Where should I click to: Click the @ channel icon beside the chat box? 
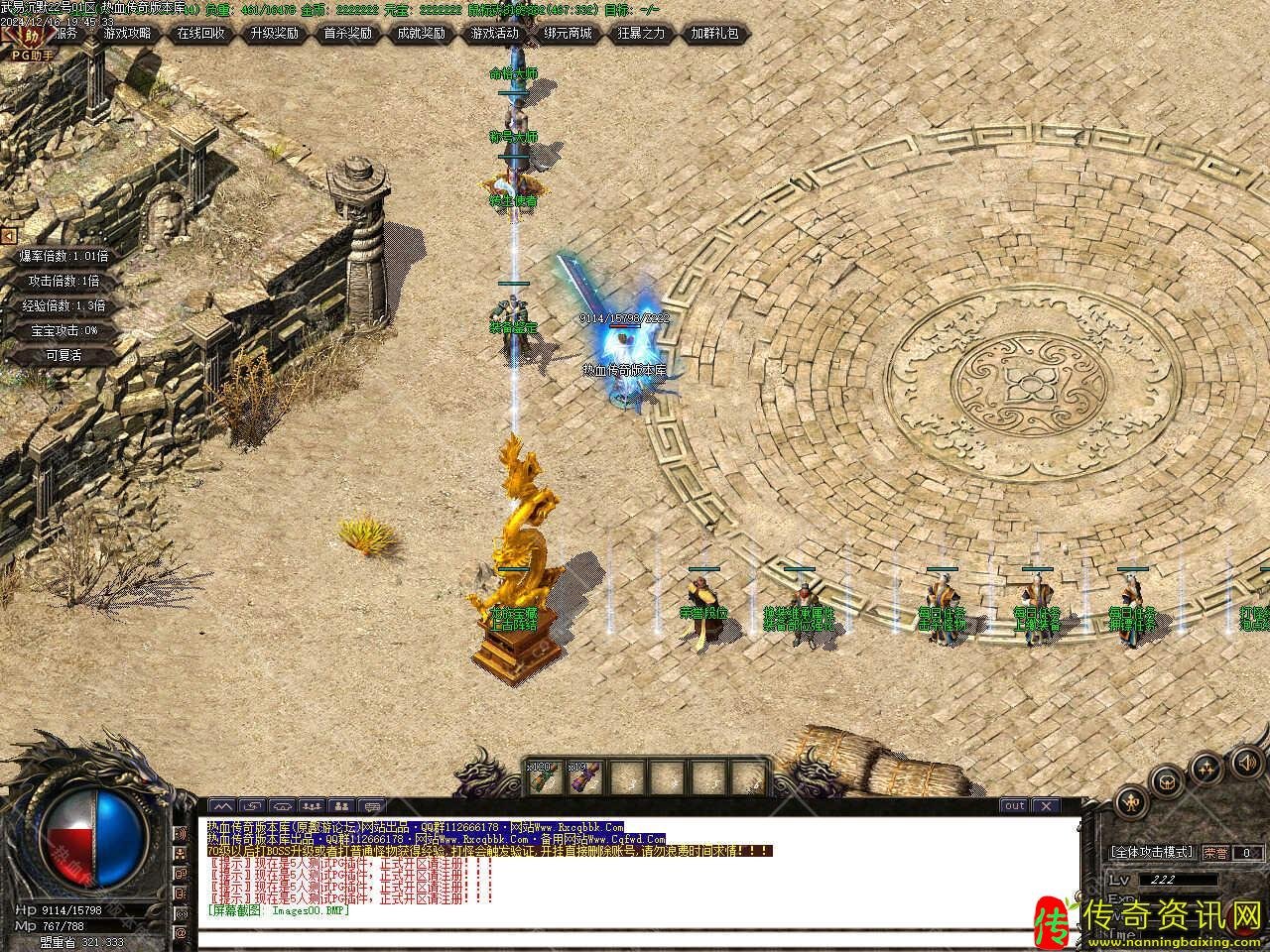[x=182, y=932]
